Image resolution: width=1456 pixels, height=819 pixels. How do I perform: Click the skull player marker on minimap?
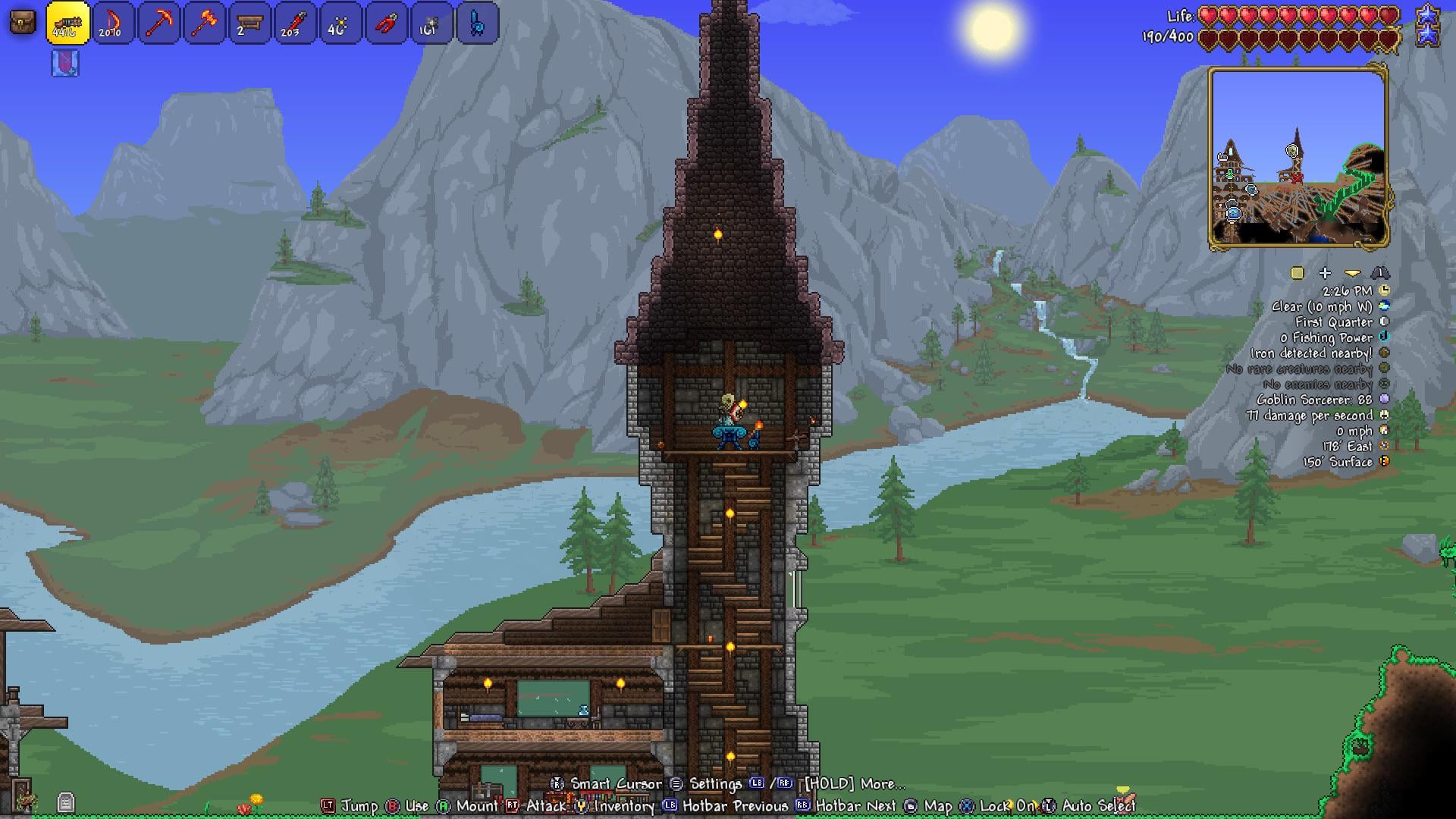(x=1292, y=151)
